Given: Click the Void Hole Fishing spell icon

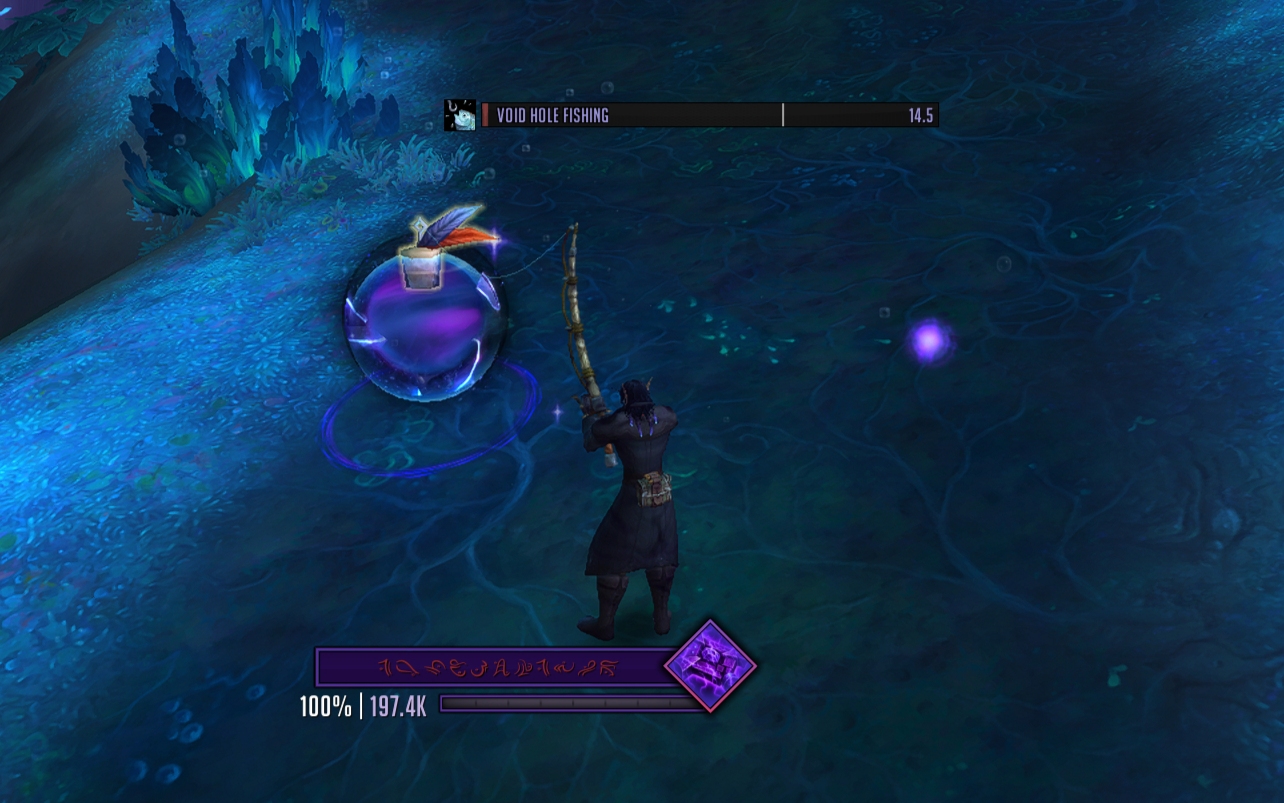Looking at the screenshot, I should coord(459,115).
